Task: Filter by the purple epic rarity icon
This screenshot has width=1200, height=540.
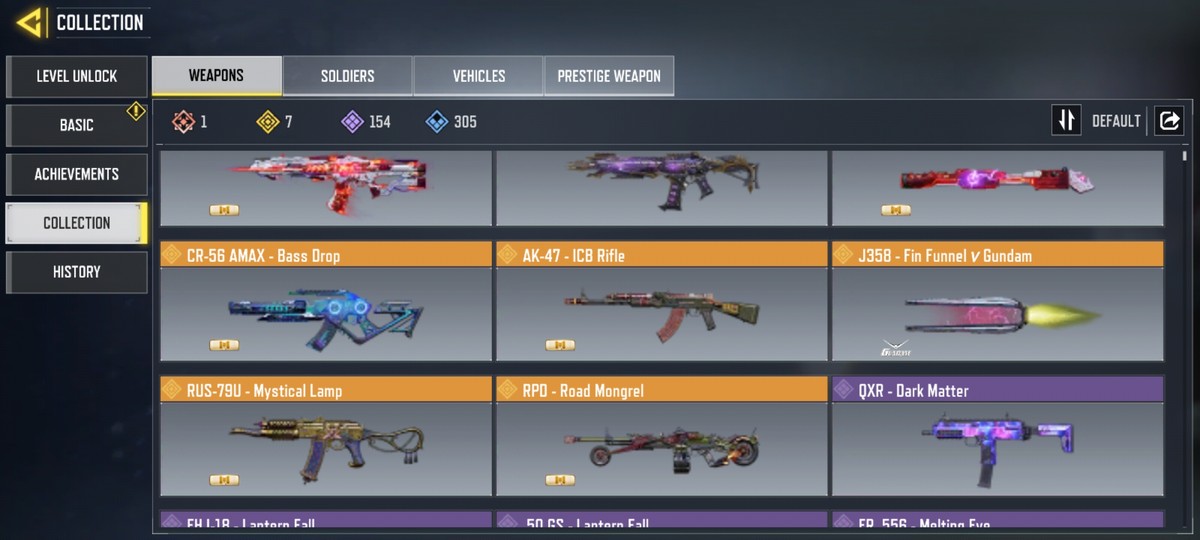Action: pyautogui.click(x=352, y=122)
